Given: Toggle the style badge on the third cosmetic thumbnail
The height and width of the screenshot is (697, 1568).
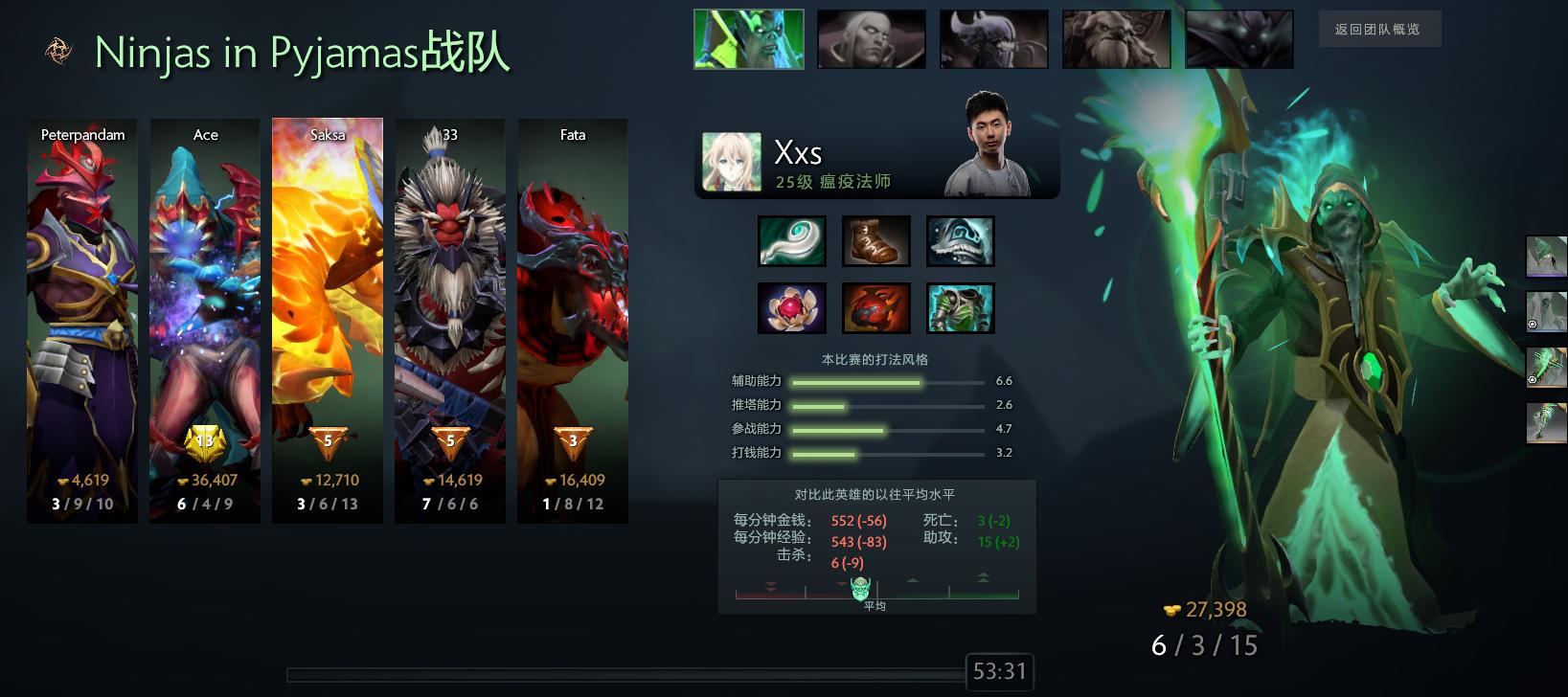Looking at the screenshot, I should [x=1532, y=380].
